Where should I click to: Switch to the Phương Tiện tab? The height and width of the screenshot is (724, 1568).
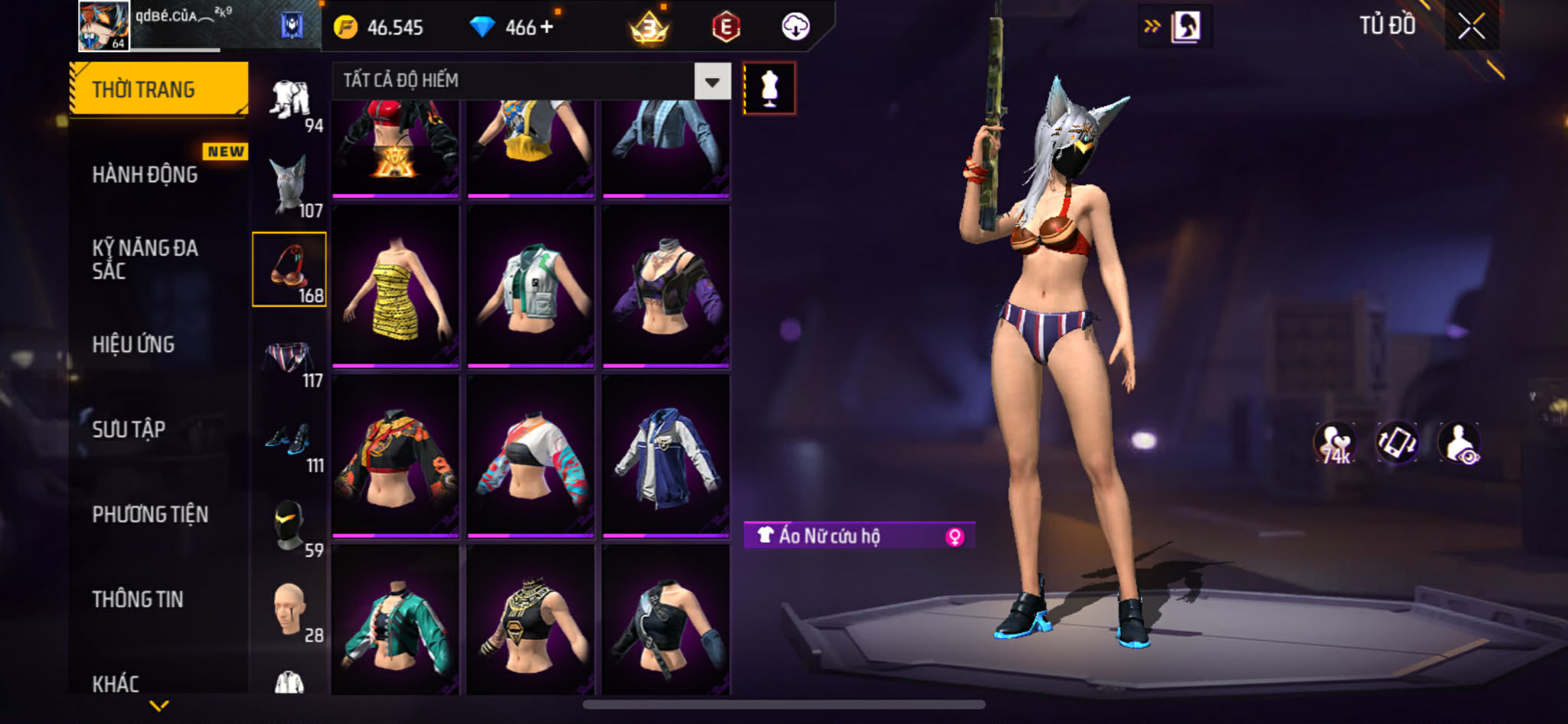[x=150, y=514]
